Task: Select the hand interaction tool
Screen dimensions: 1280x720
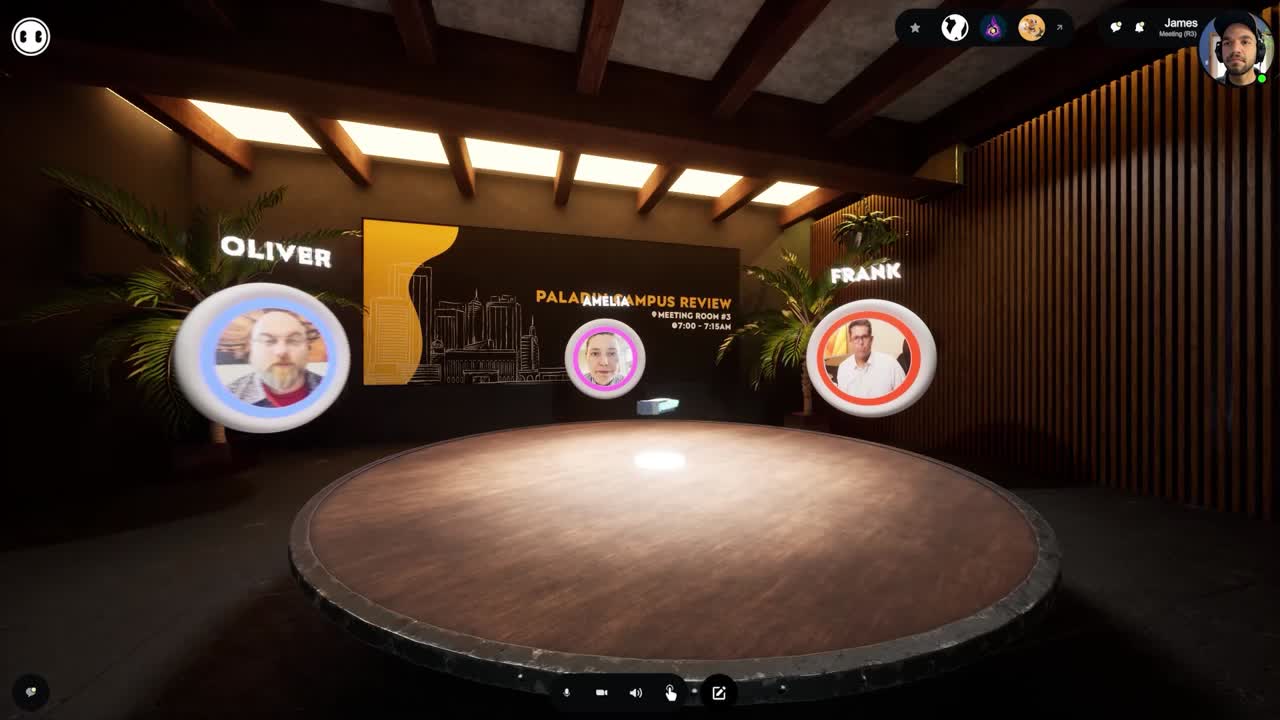Action: tap(668, 692)
